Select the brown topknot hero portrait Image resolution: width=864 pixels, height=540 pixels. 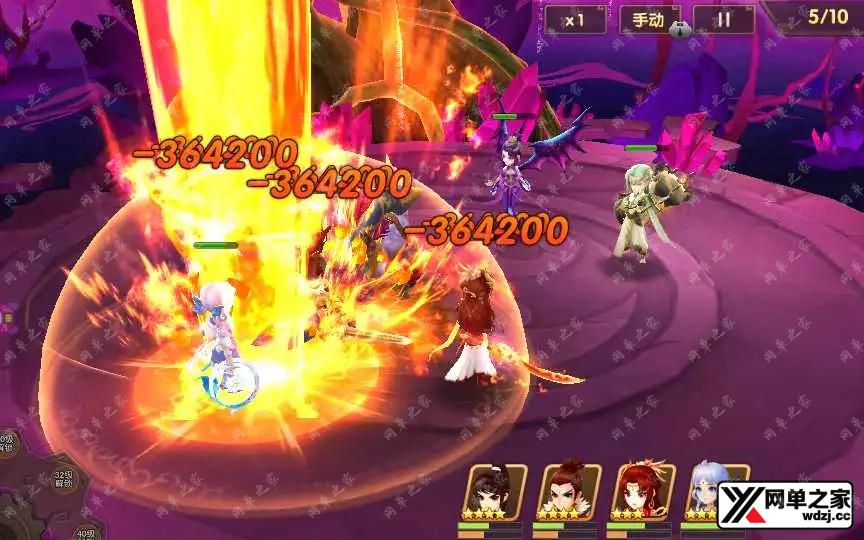tap(566, 491)
